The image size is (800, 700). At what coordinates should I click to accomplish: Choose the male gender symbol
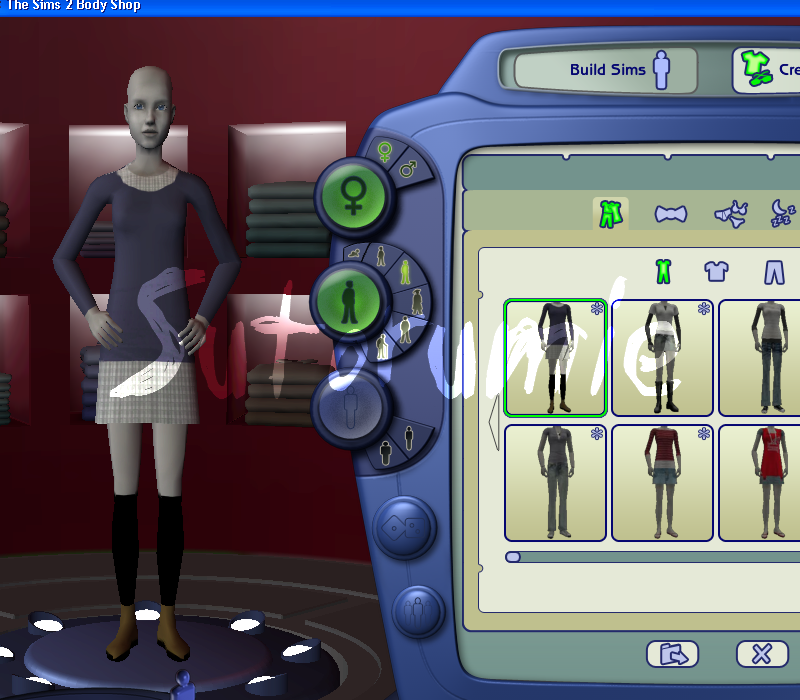pos(408,169)
